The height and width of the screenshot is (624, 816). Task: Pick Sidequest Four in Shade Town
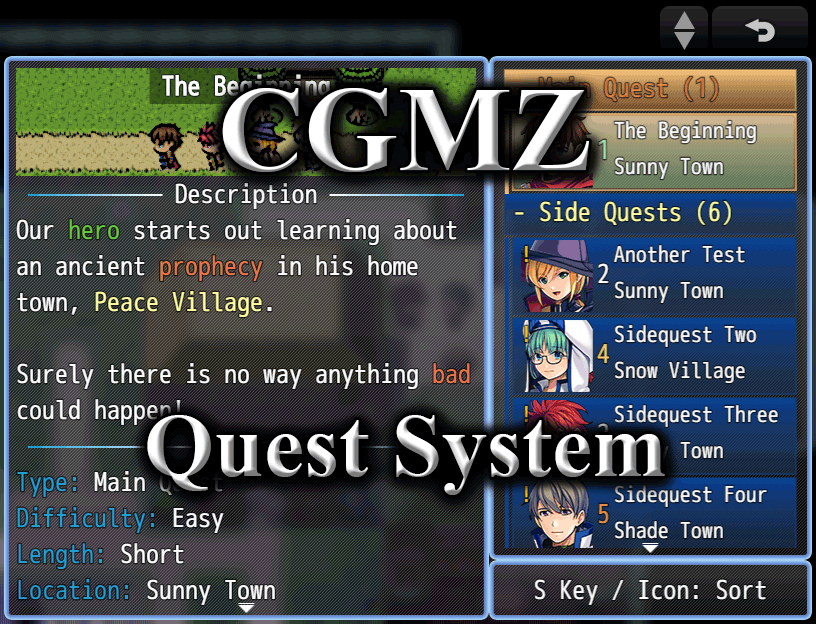point(651,512)
